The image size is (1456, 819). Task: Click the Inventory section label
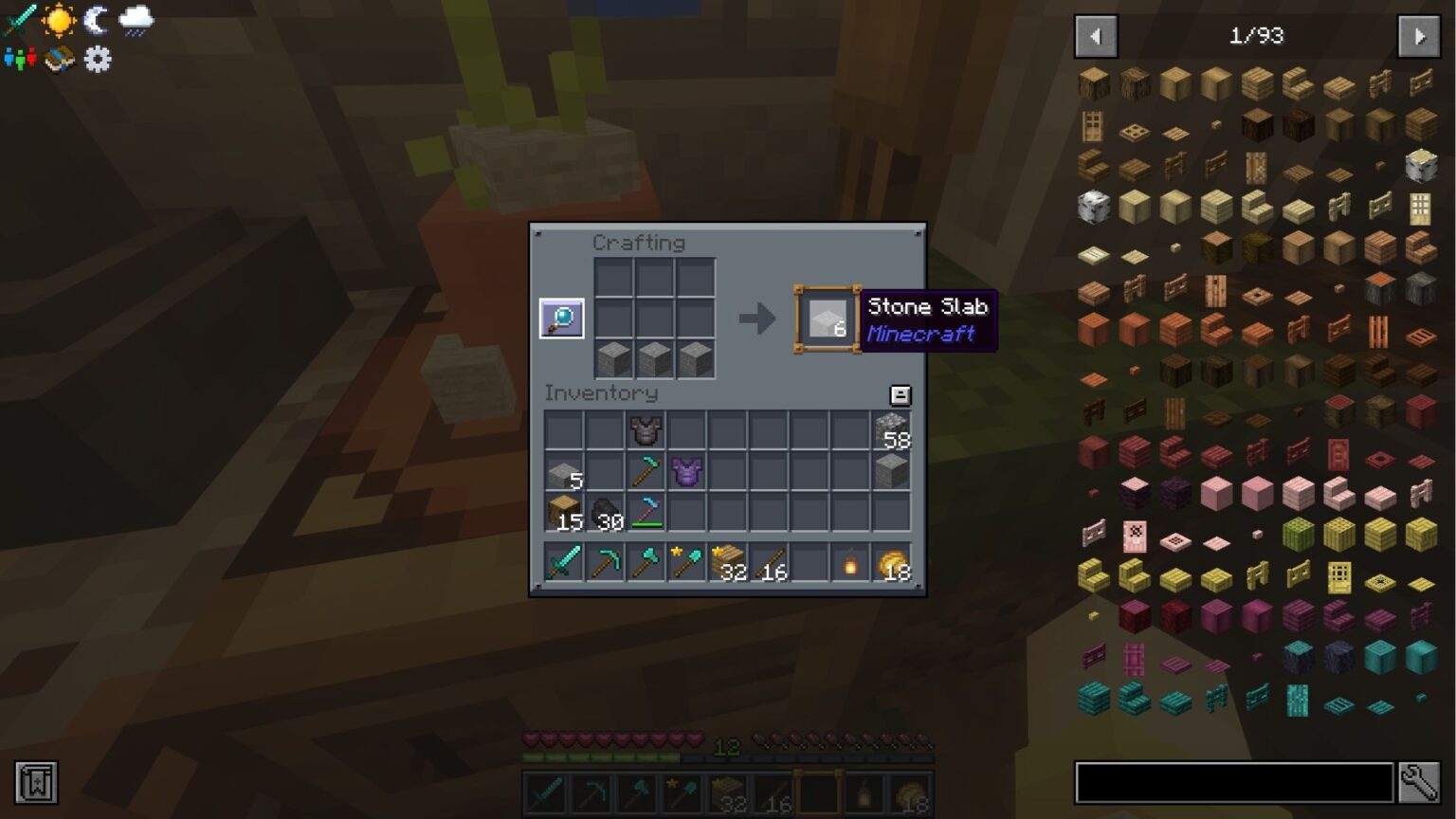coord(601,393)
